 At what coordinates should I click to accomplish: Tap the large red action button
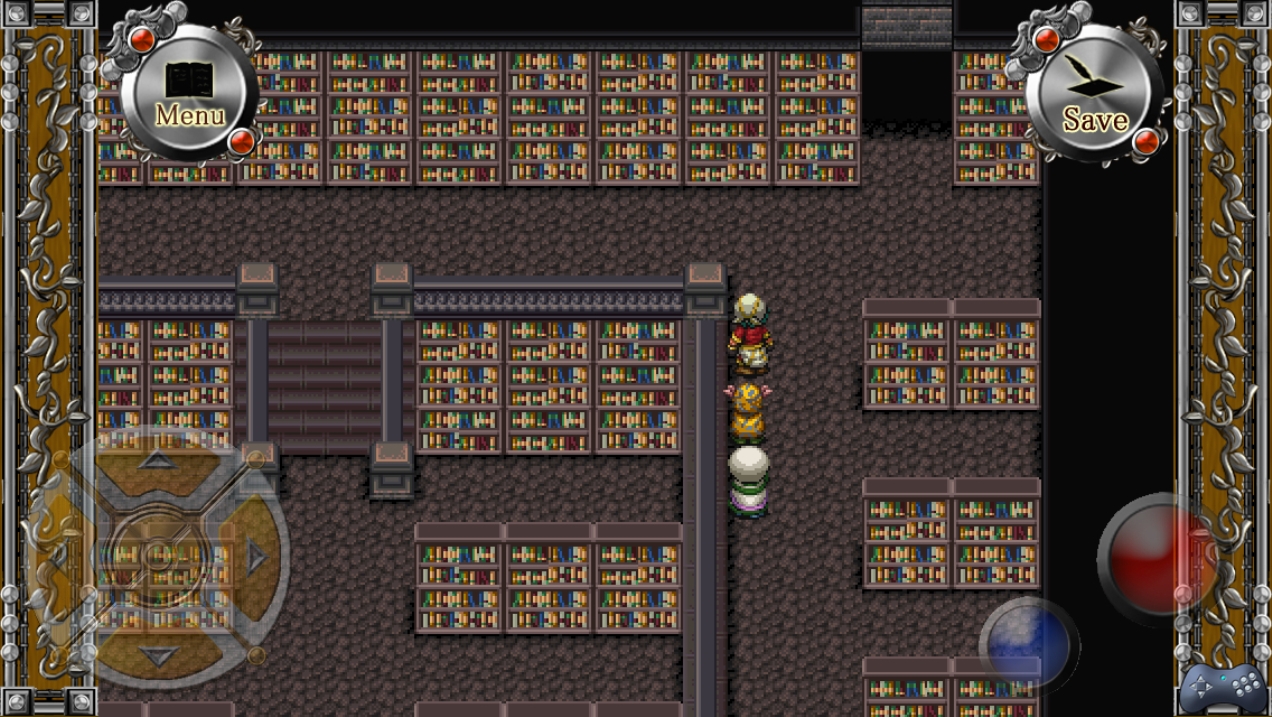(1158, 555)
